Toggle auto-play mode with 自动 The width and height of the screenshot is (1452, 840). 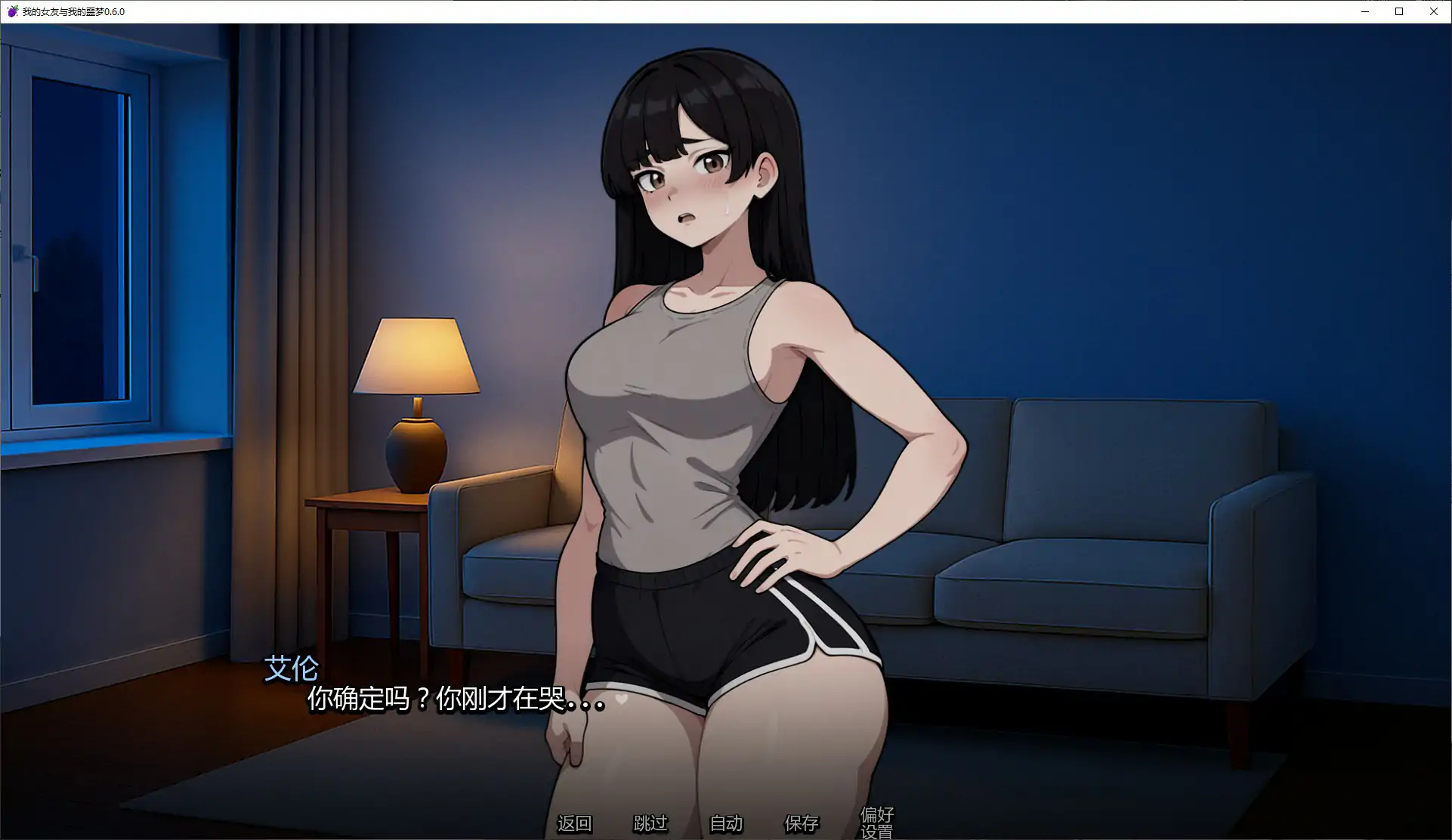(x=726, y=824)
